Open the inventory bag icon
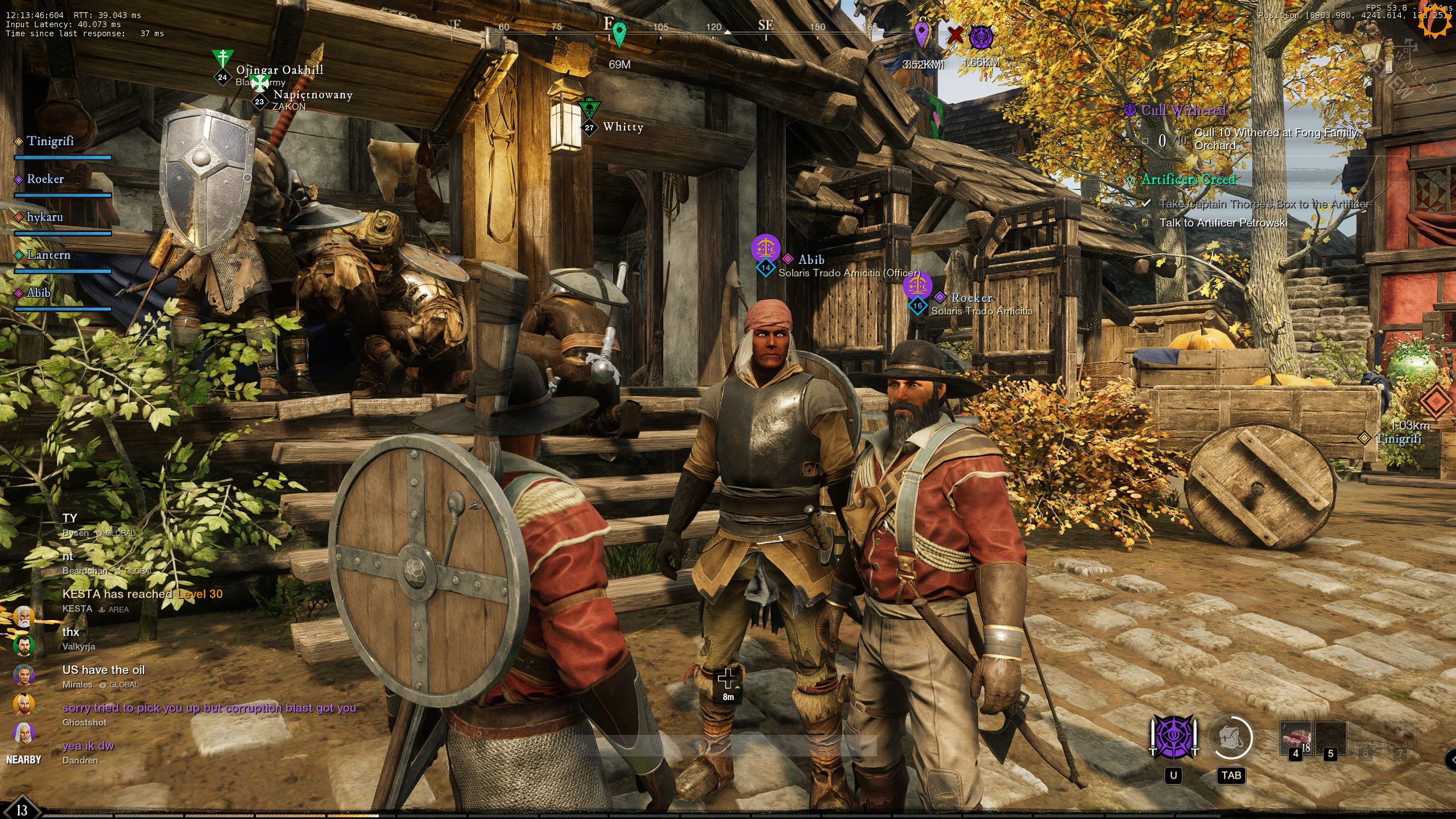Screen dimensions: 1456x819 (x=1231, y=738)
